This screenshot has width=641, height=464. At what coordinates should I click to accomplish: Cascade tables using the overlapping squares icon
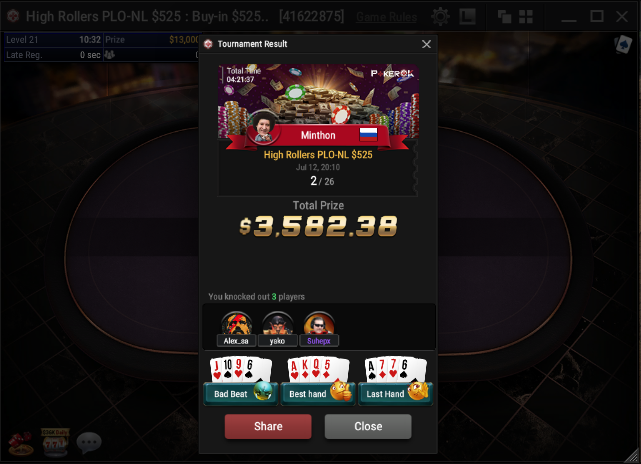[x=505, y=17]
